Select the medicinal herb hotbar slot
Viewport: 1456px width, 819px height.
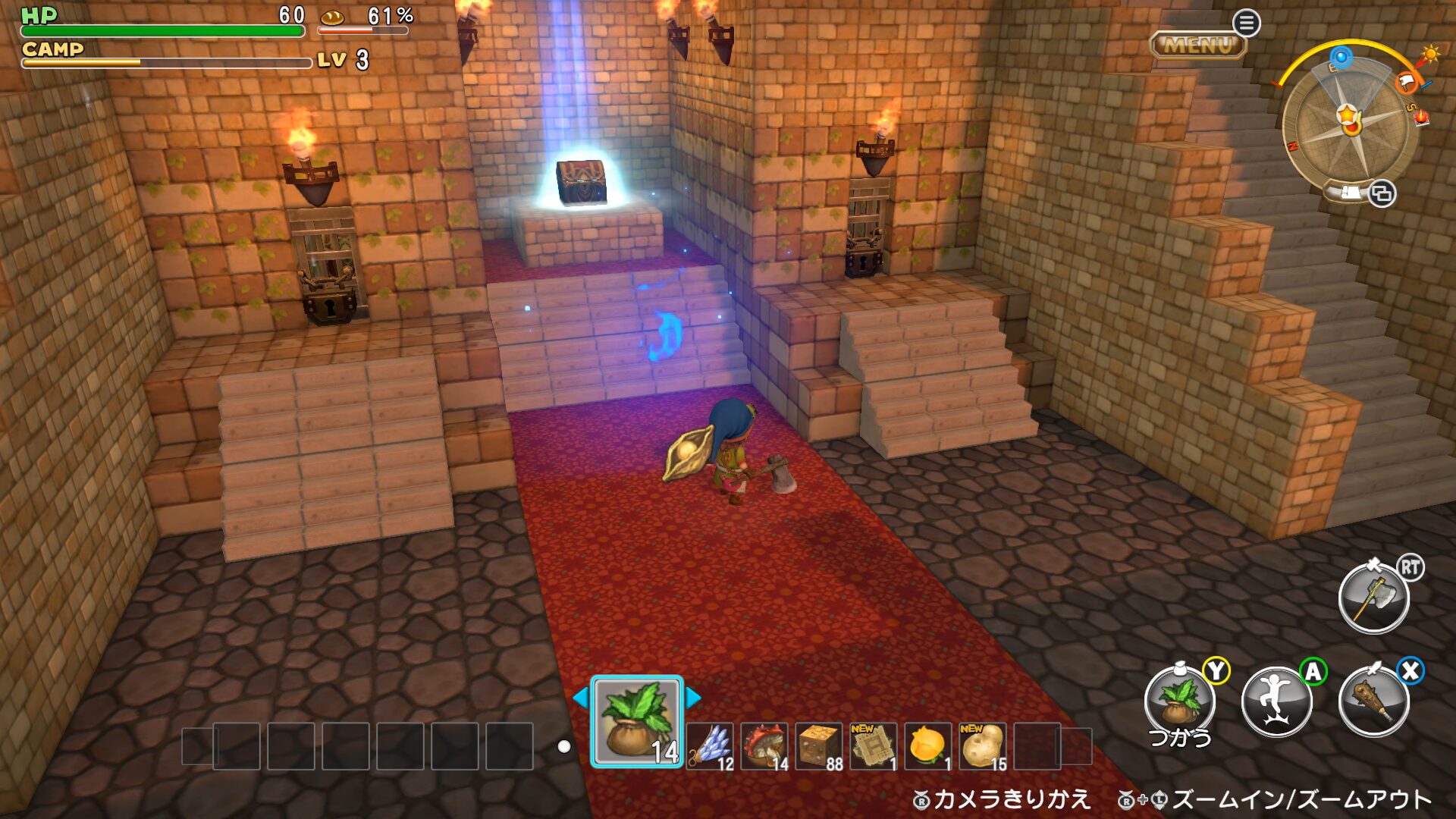pos(637,722)
